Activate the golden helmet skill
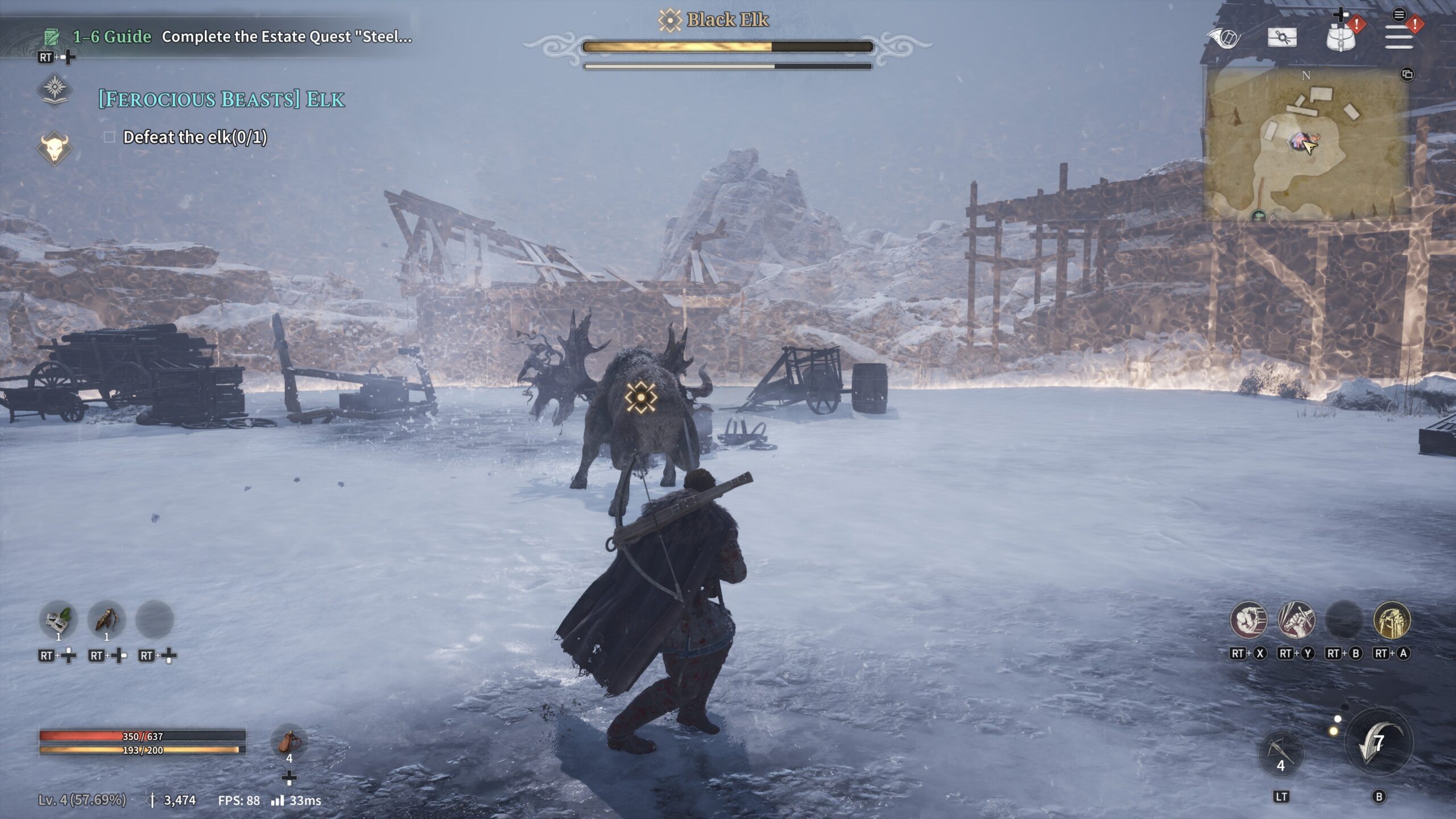The height and width of the screenshot is (819, 1456). (x=1391, y=620)
